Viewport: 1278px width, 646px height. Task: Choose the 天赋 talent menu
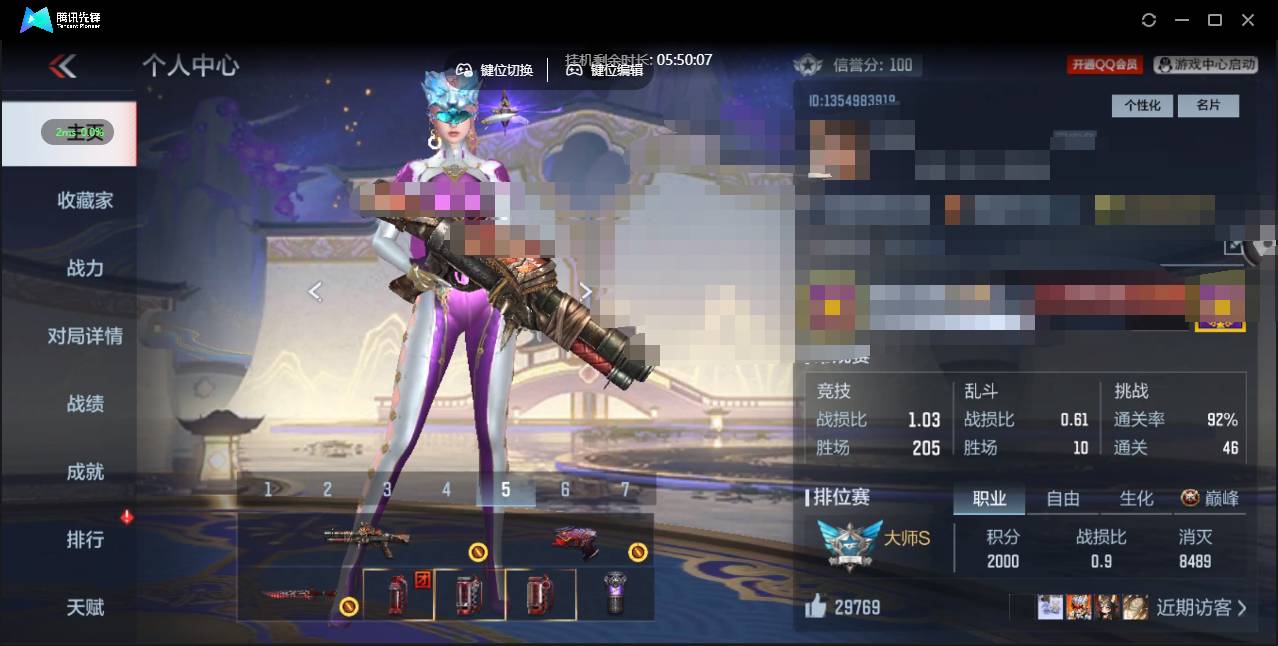[85, 607]
